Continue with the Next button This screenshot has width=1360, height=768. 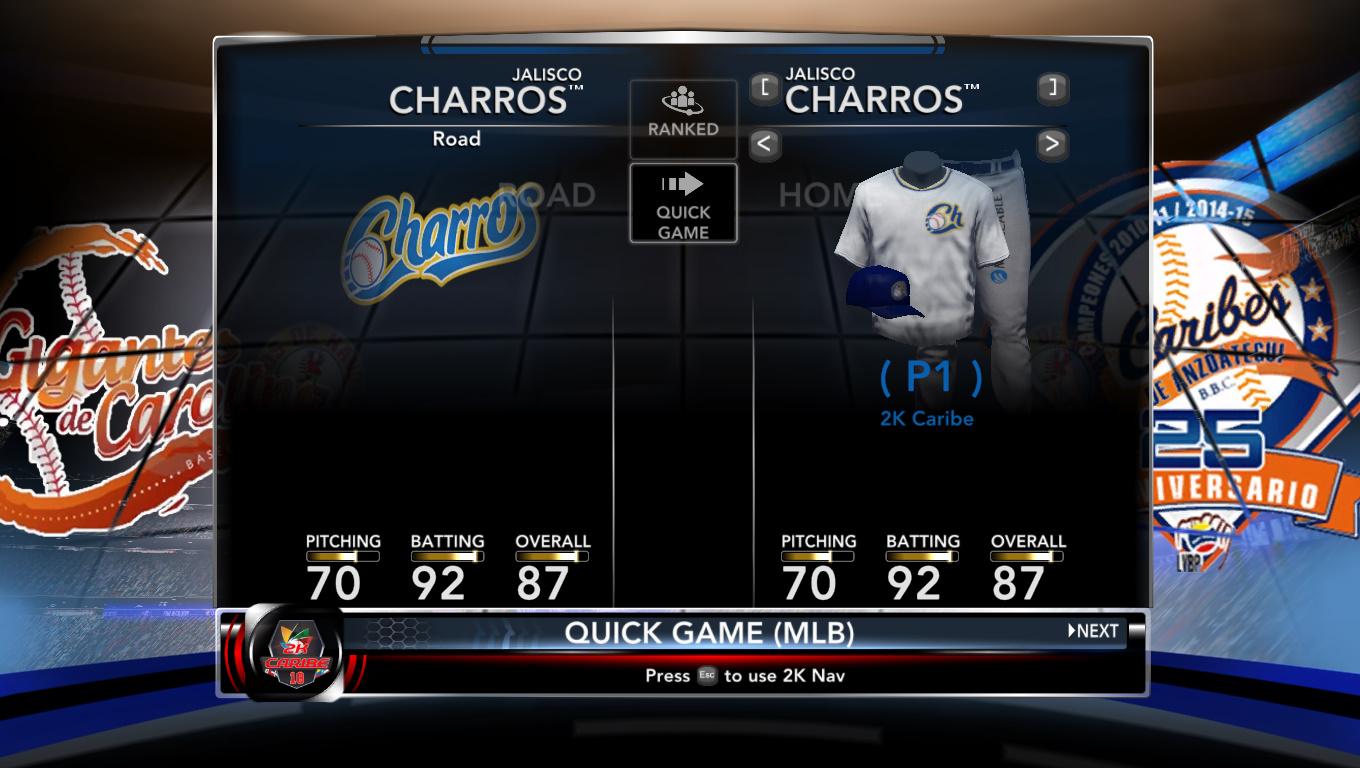tap(1094, 631)
